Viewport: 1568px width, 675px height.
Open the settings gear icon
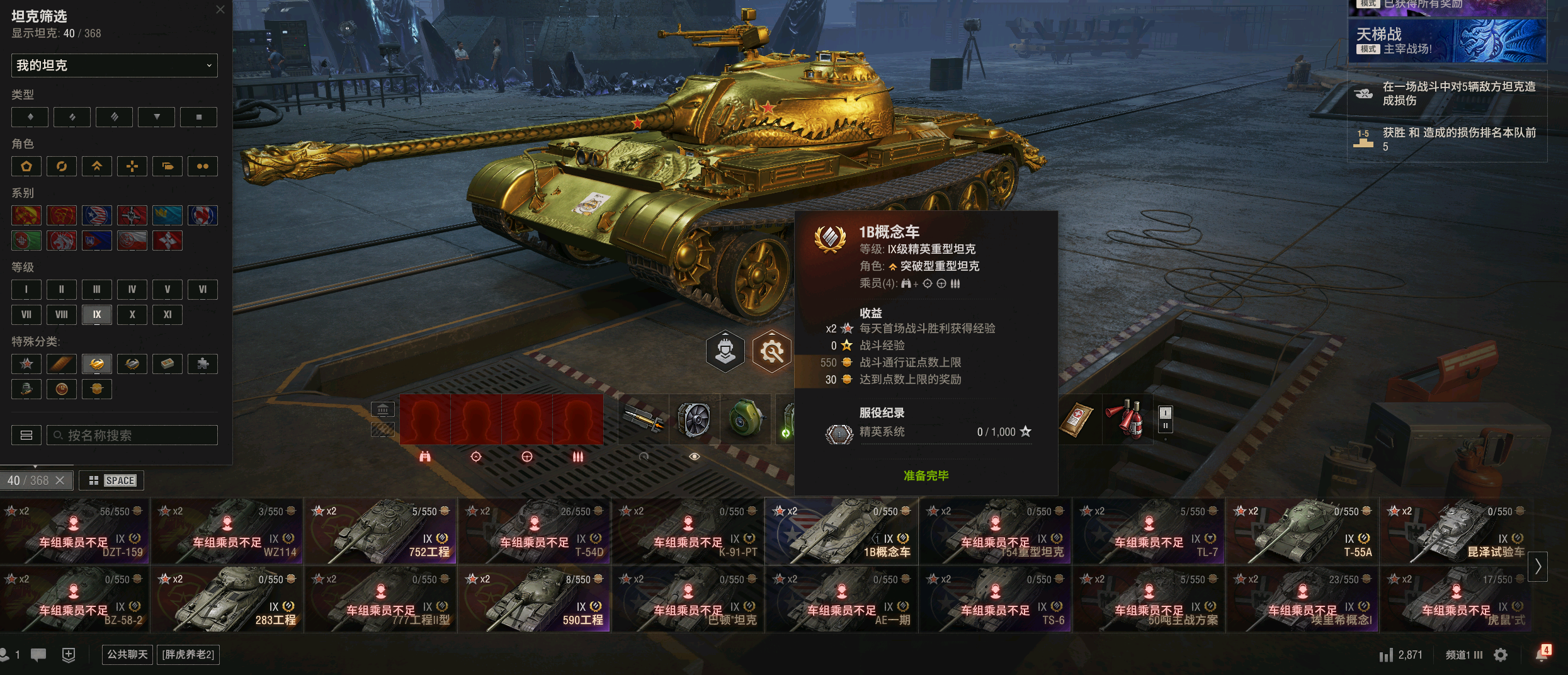[1501, 655]
